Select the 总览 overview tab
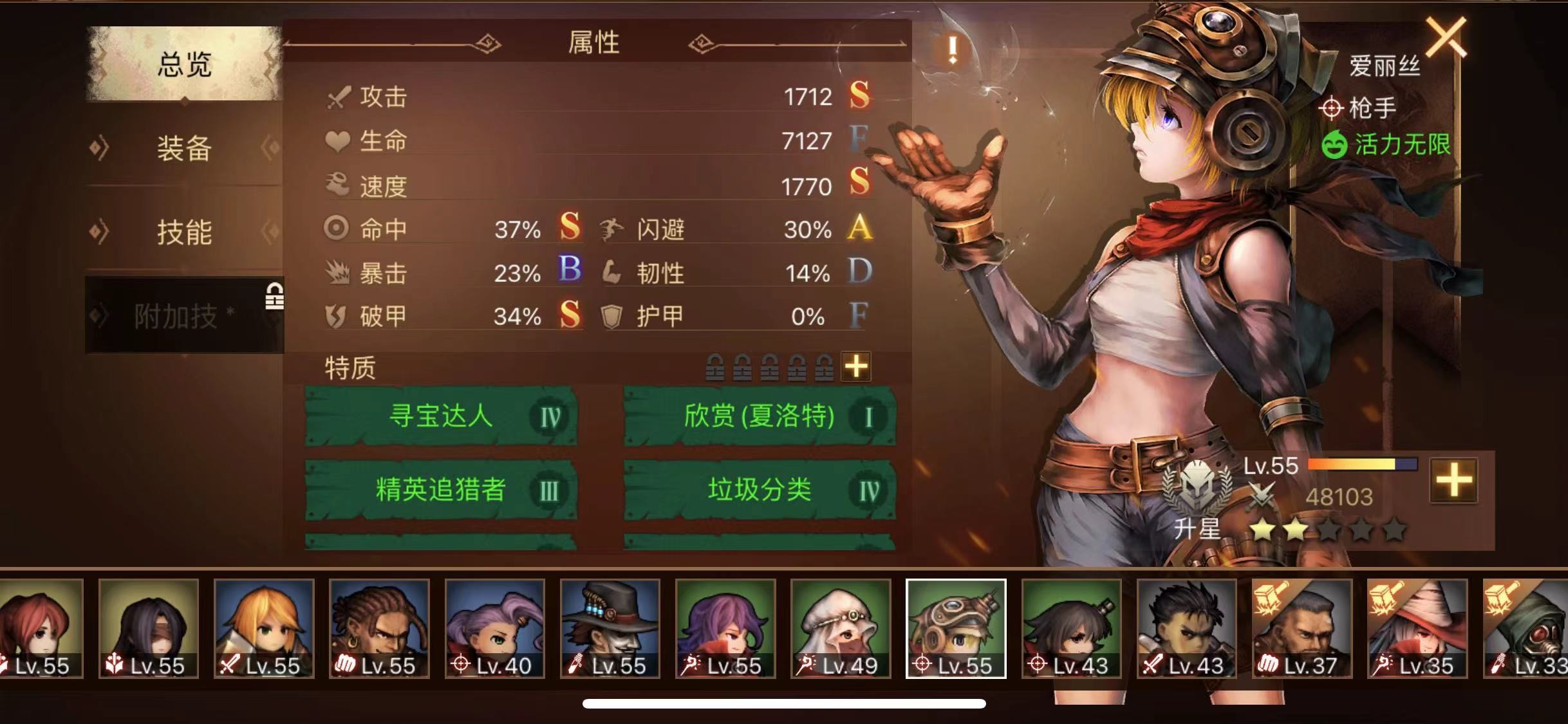Screen dimensions: 1568x724 (184, 64)
